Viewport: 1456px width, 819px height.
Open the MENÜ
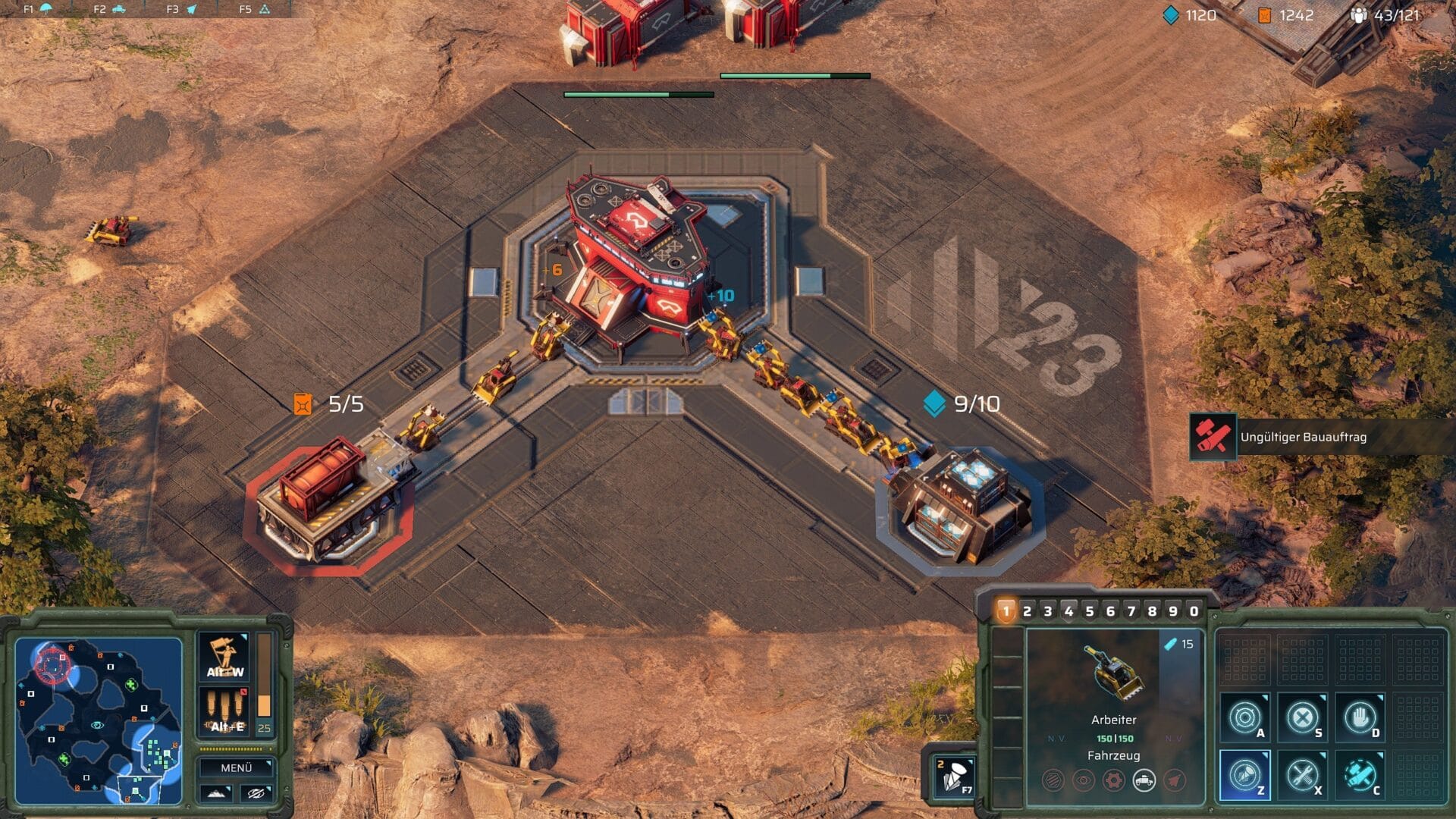click(x=237, y=767)
